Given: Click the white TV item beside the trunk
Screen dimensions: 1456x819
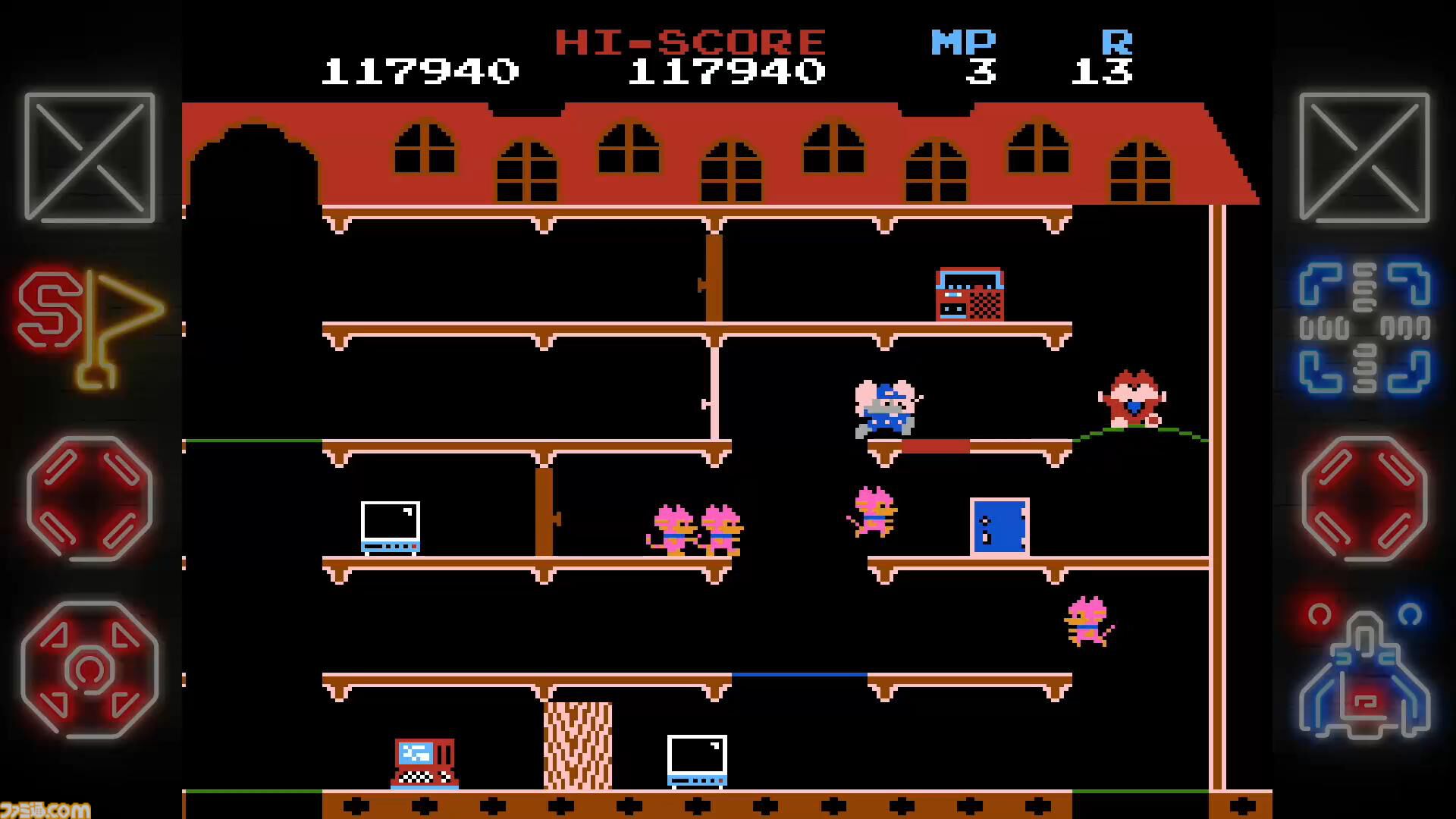Looking at the screenshot, I should coord(696,758).
